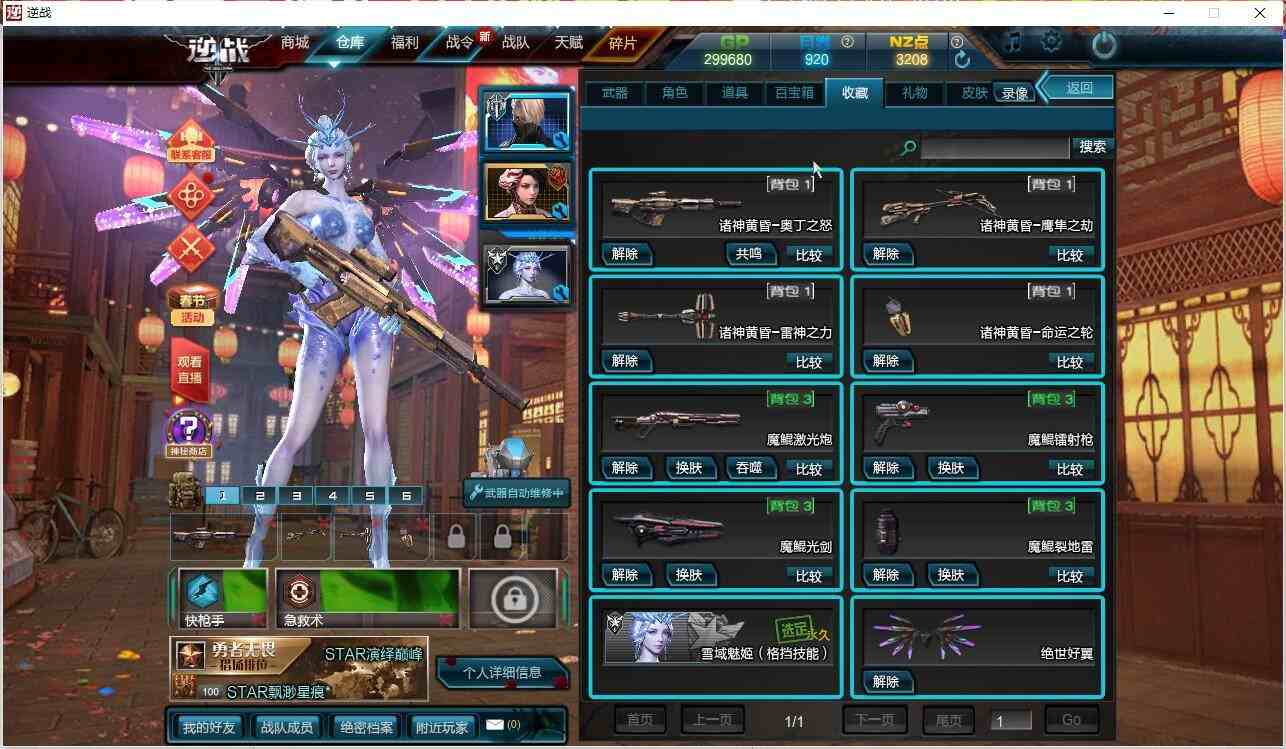Screen dimensions: 1286x749
Task: Open the 商城 shop menu
Action: coord(295,45)
